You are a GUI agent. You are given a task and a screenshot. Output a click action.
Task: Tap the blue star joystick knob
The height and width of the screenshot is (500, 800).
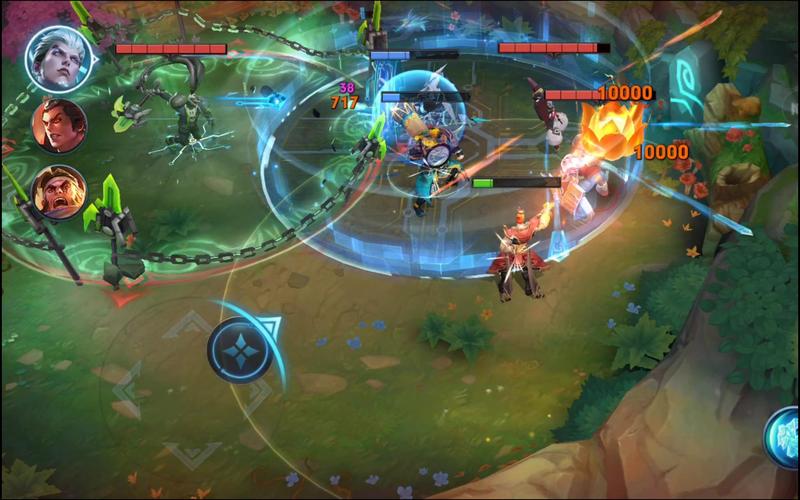click(241, 349)
